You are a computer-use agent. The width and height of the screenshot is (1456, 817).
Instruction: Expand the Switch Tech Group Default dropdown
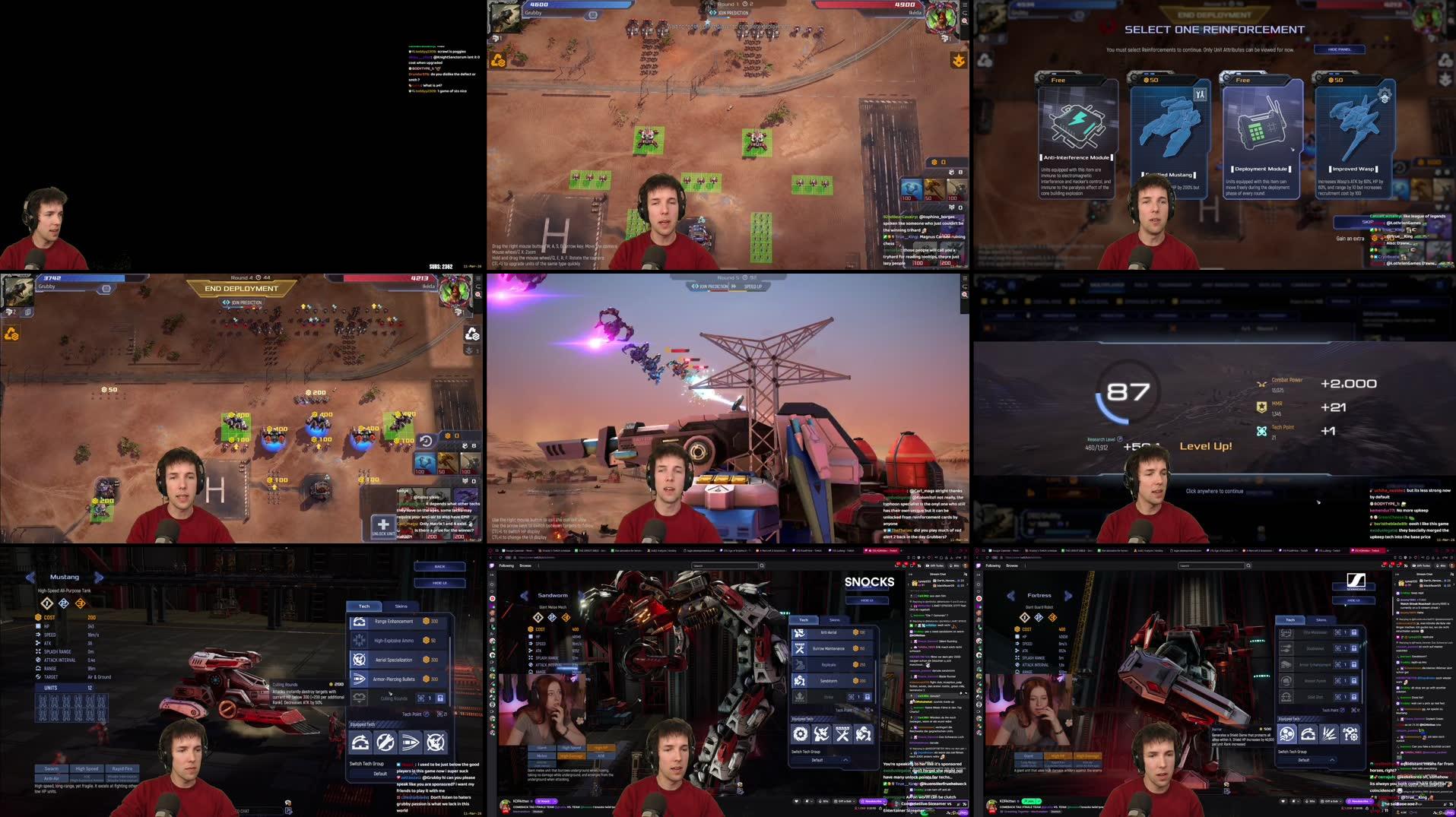845,760
